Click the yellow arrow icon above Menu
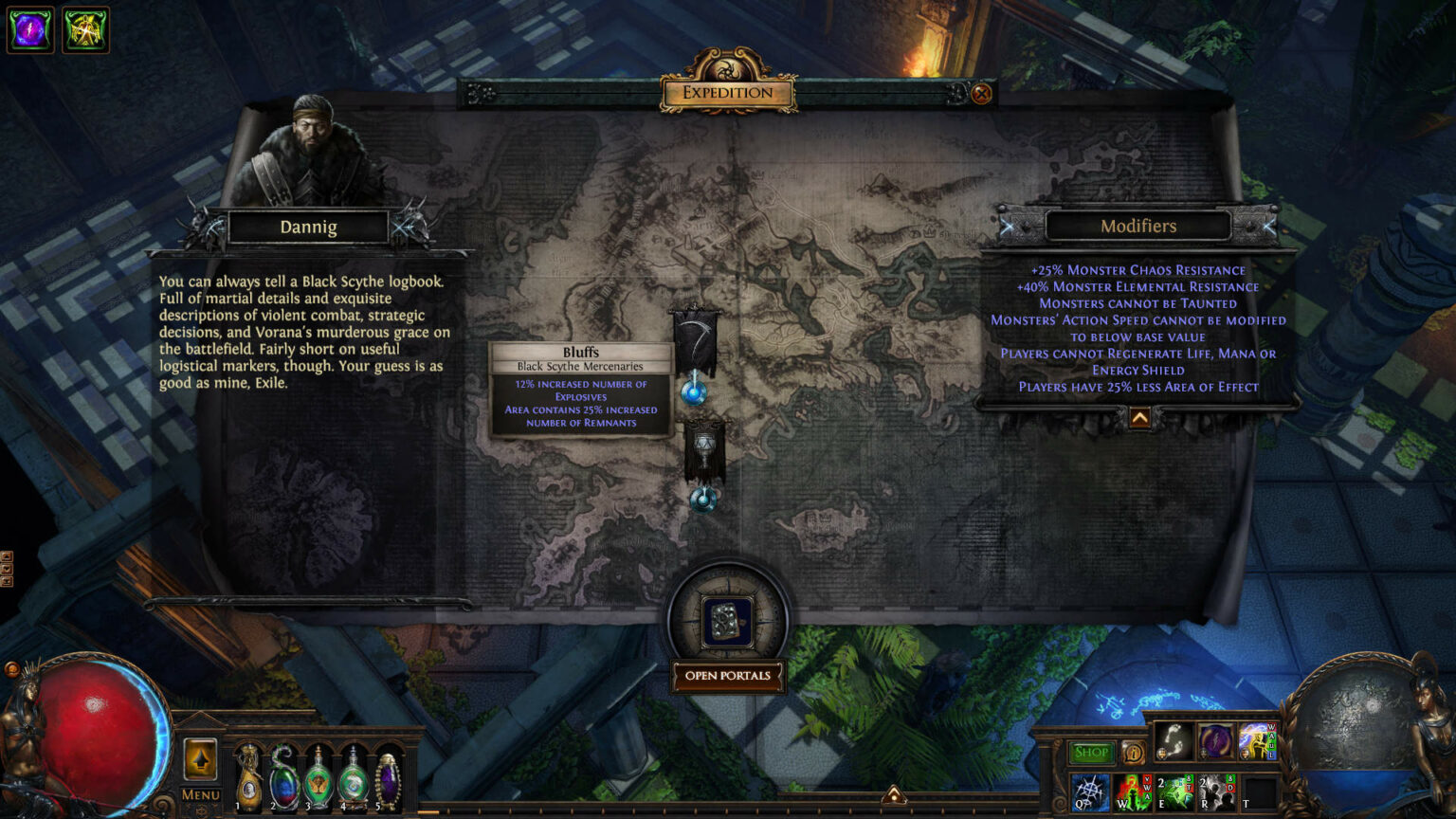The height and width of the screenshot is (819, 1456). (x=200, y=758)
